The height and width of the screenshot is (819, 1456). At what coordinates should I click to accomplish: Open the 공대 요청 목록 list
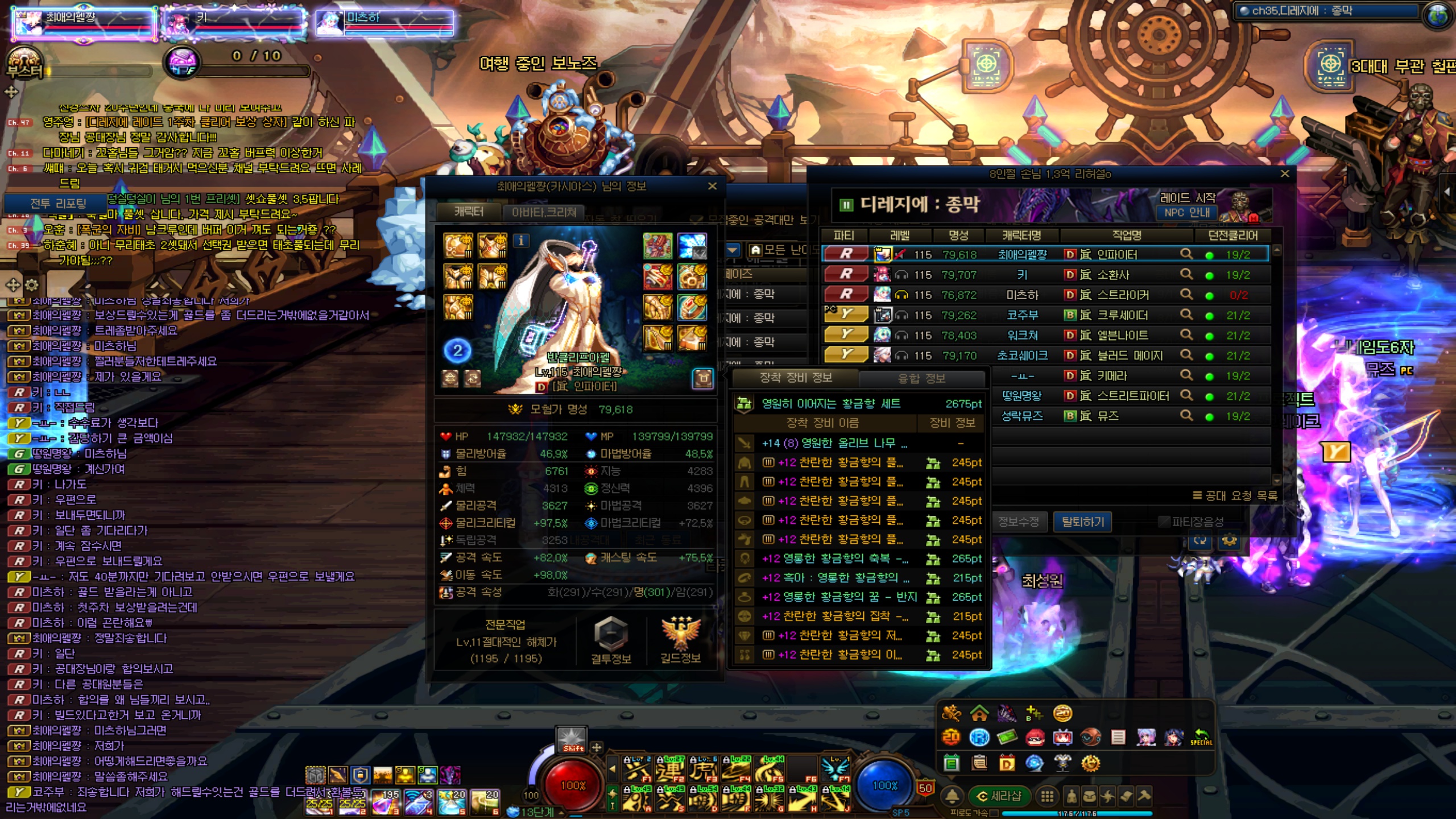[x=1235, y=495]
